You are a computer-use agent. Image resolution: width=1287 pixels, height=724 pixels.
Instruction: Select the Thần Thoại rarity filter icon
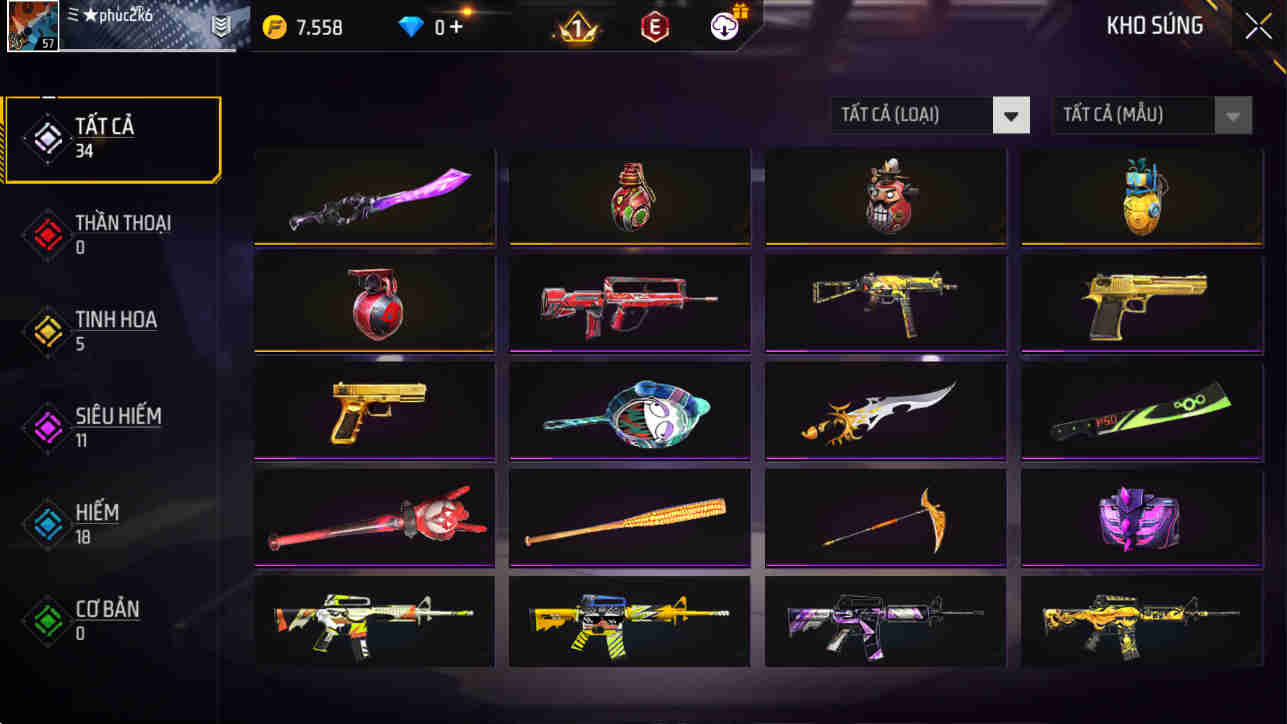(47, 232)
